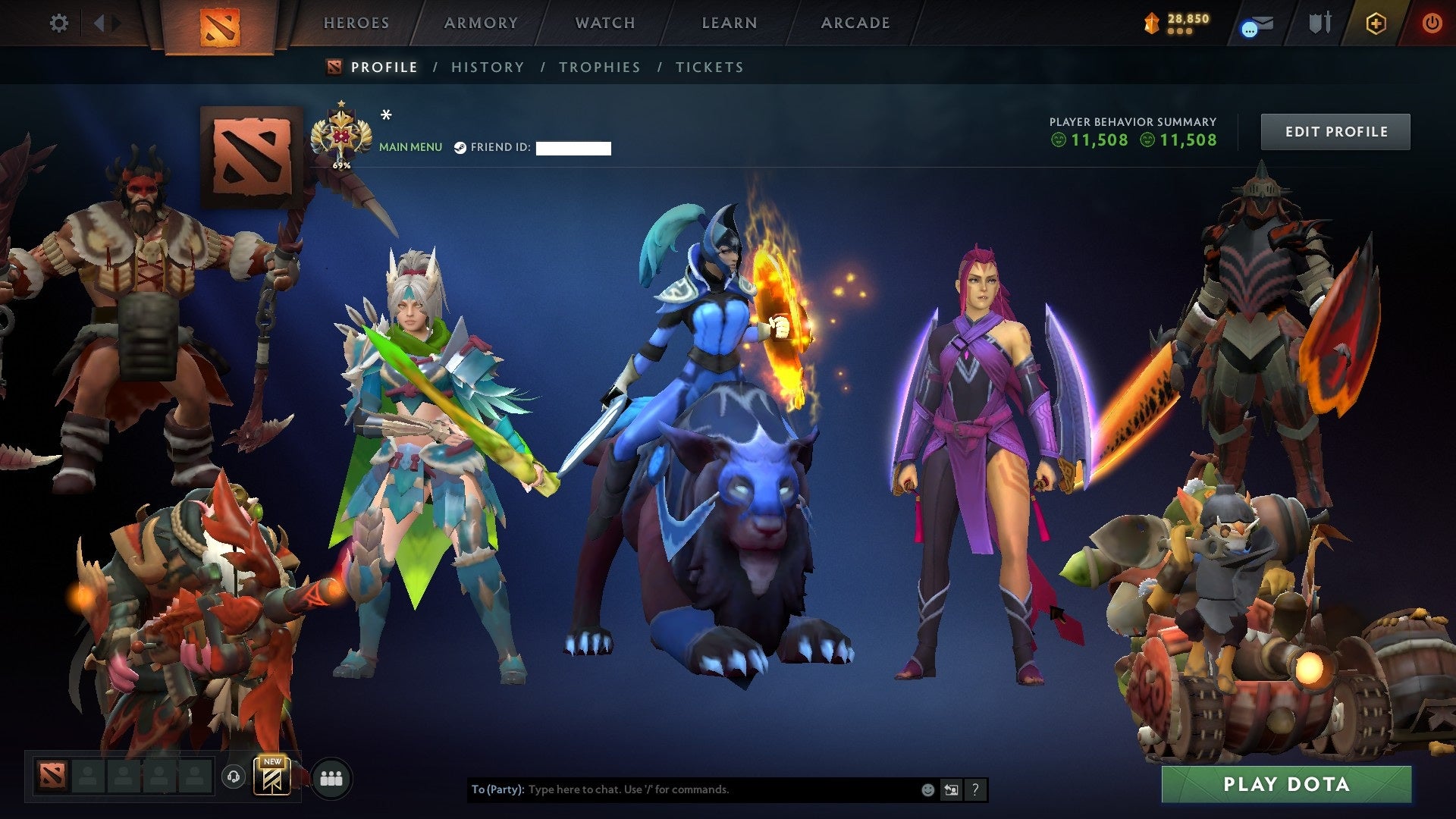
Task: Open the Dota 2 logo home menu
Action: pos(221,23)
